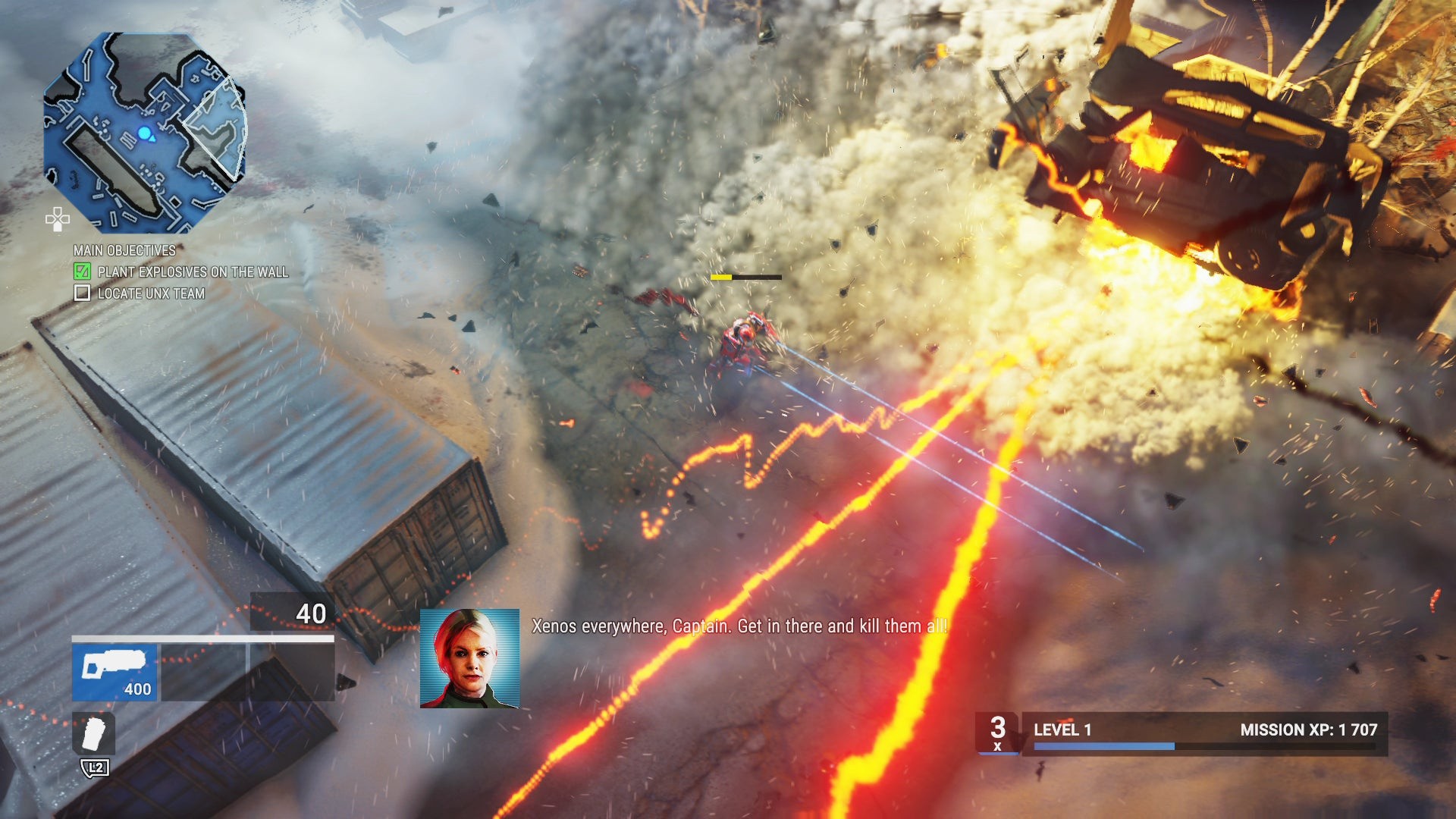The width and height of the screenshot is (1456, 819).
Task: Select the Locate UNX Team objective
Action: point(151,293)
